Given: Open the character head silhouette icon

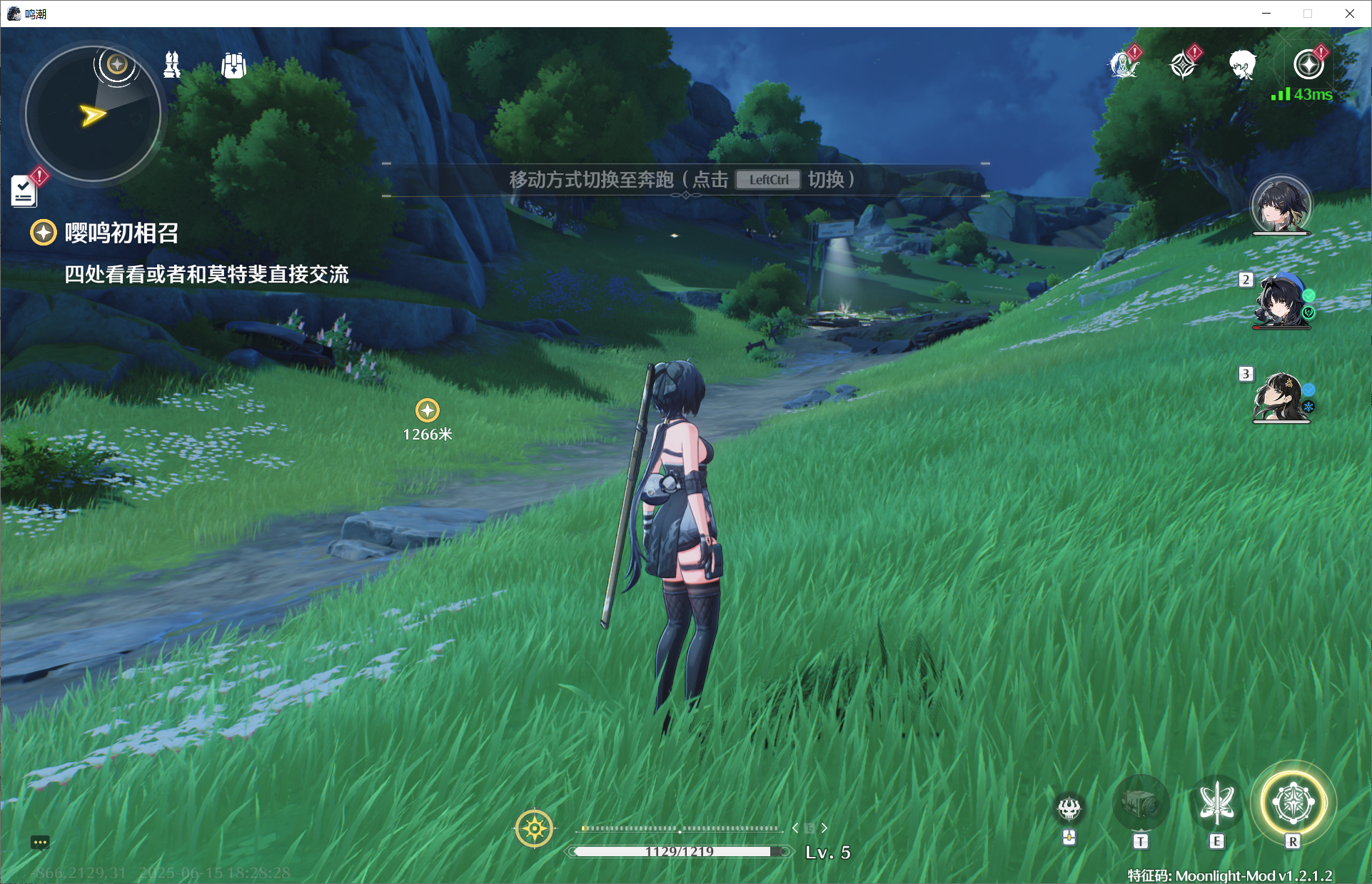Looking at the screenshot, I should [1243, 65].
